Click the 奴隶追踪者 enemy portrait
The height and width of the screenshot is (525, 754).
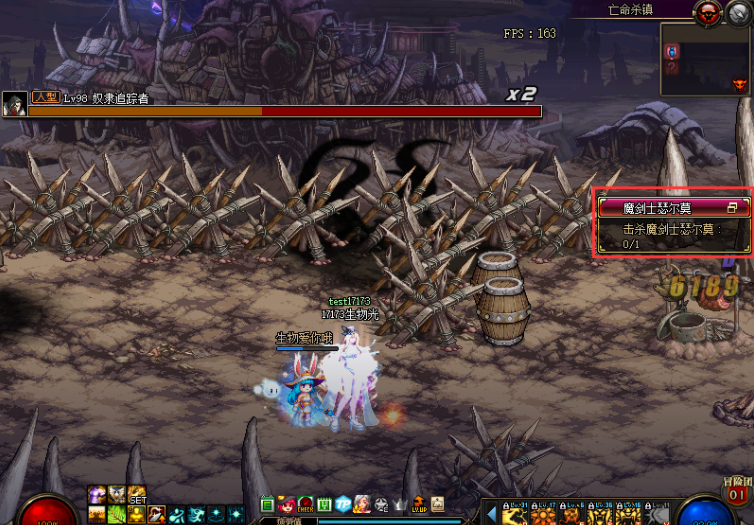point(14,104)
